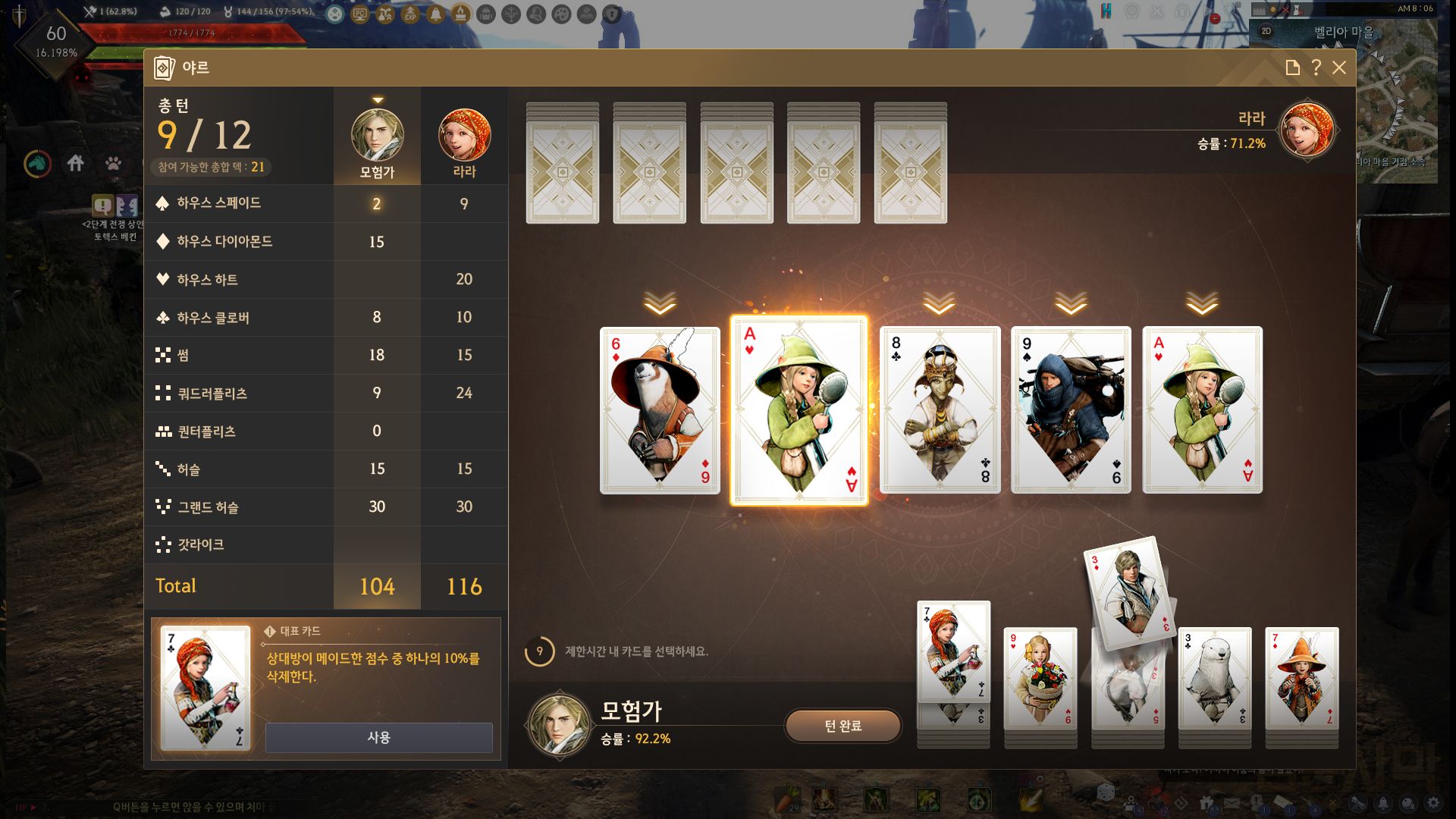Open the house icon on the left HUD
The image size is (1456, 819).
(75, 163)
